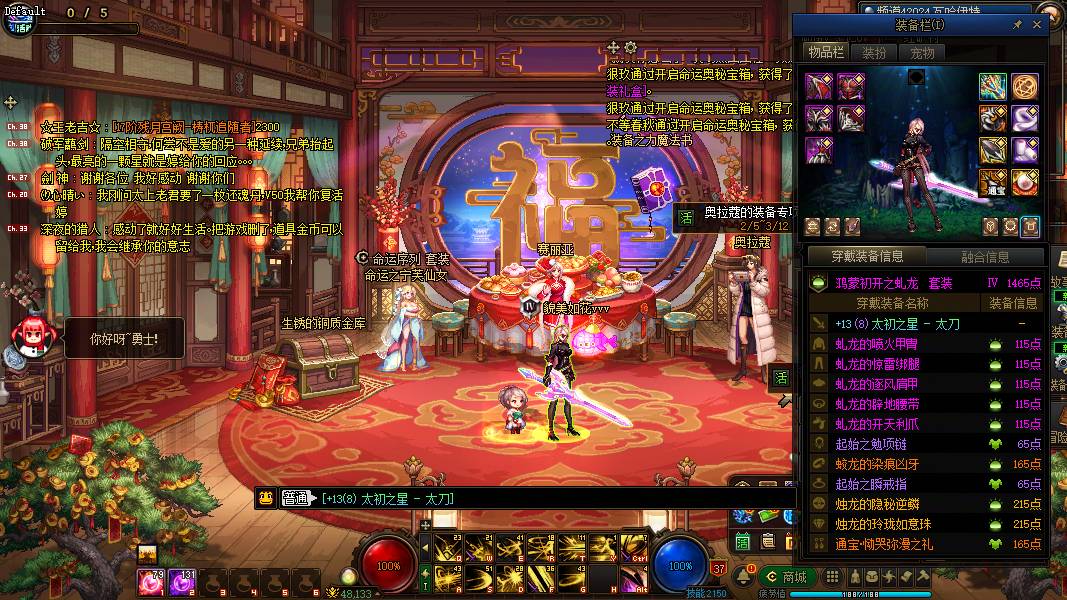Click the chat input box with 太初之星 link
Image resolution: width=1067 pixels, height=600 pixels.
point(550,498)
